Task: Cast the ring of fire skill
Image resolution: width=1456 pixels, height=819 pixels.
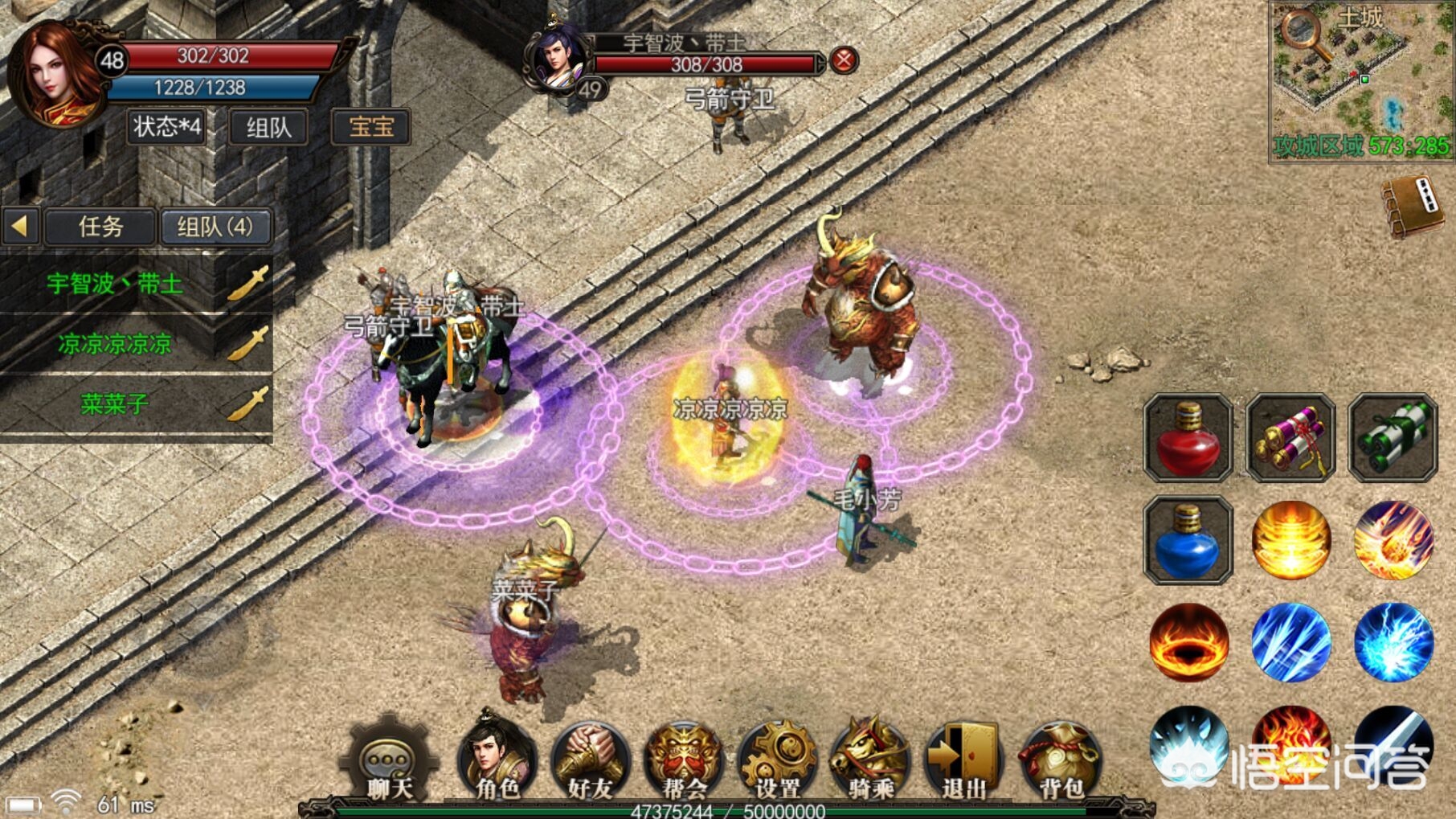Action: coord(1189,643)
